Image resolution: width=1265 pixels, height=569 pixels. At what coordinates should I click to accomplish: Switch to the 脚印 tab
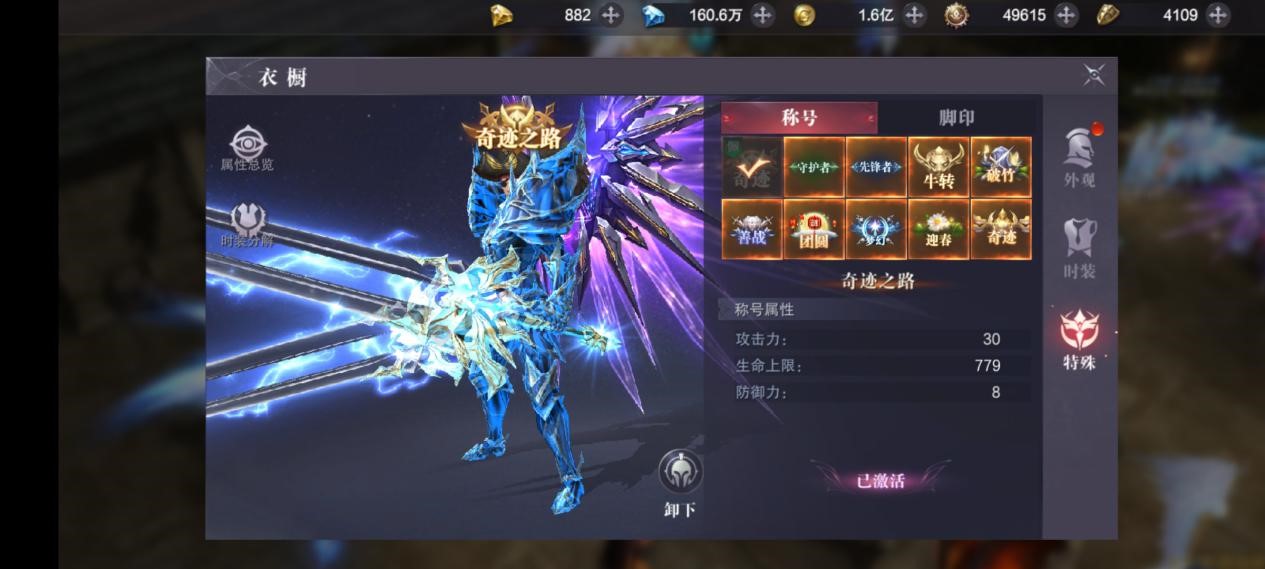click(x=956, y=118)
